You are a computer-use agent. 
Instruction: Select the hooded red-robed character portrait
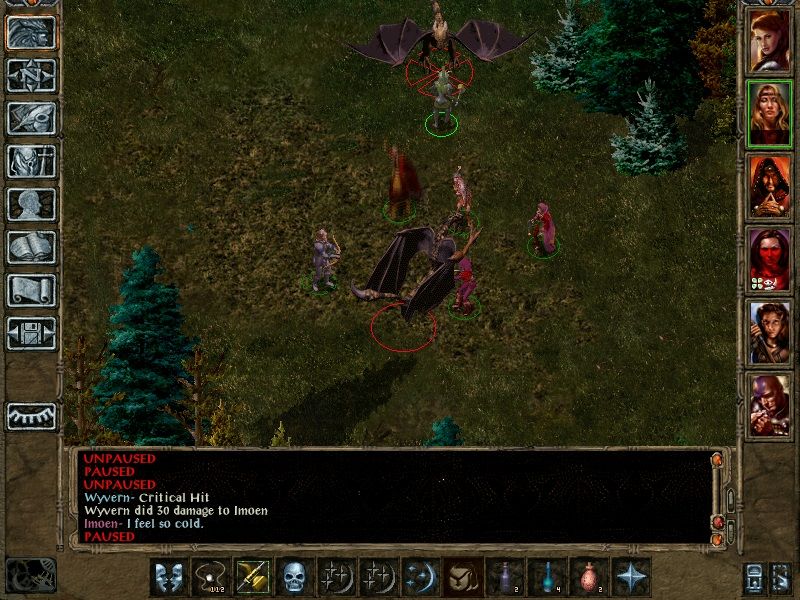[769, 187]
